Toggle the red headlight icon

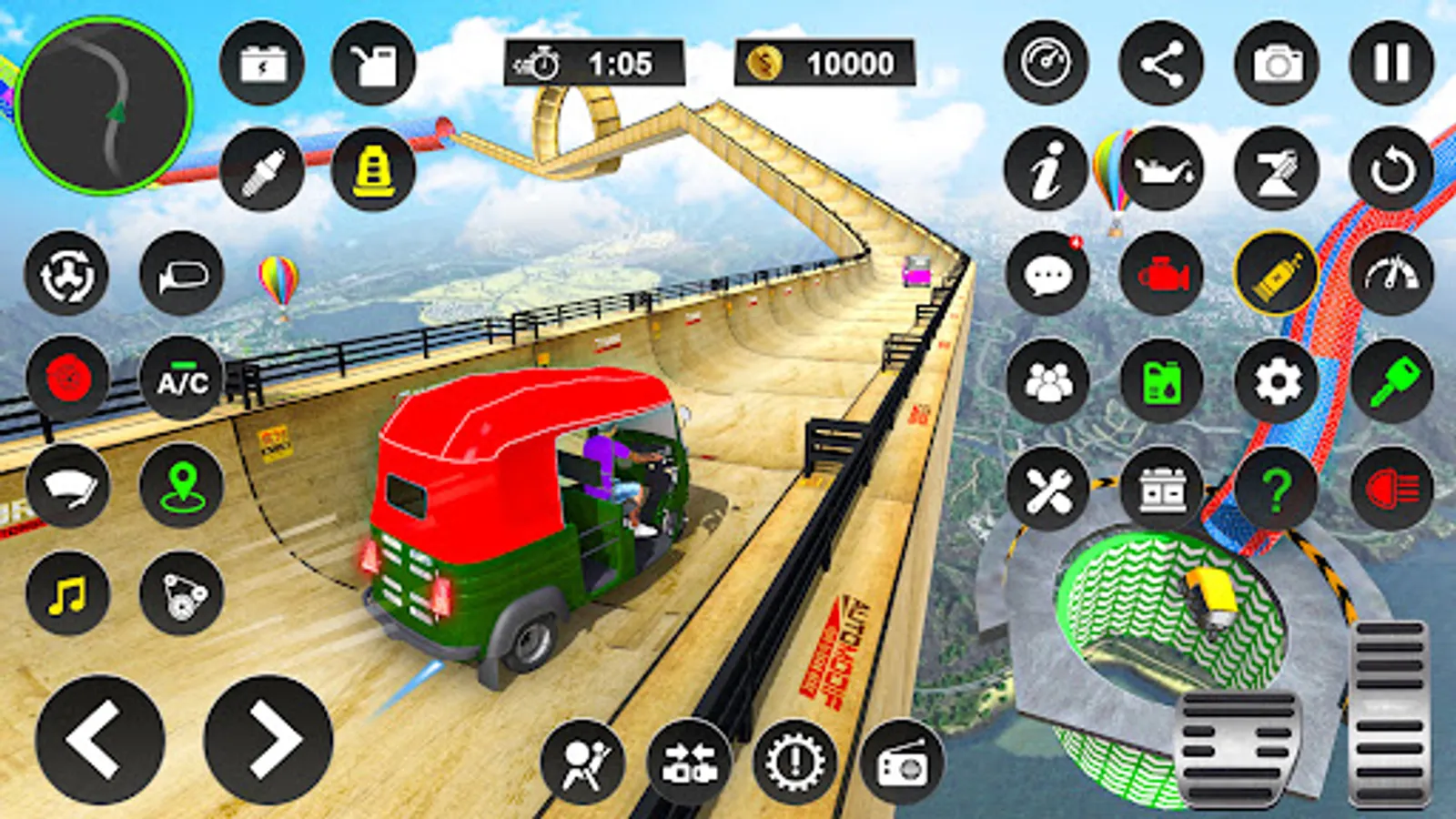pyautogui.click(x=1391, y=489)
